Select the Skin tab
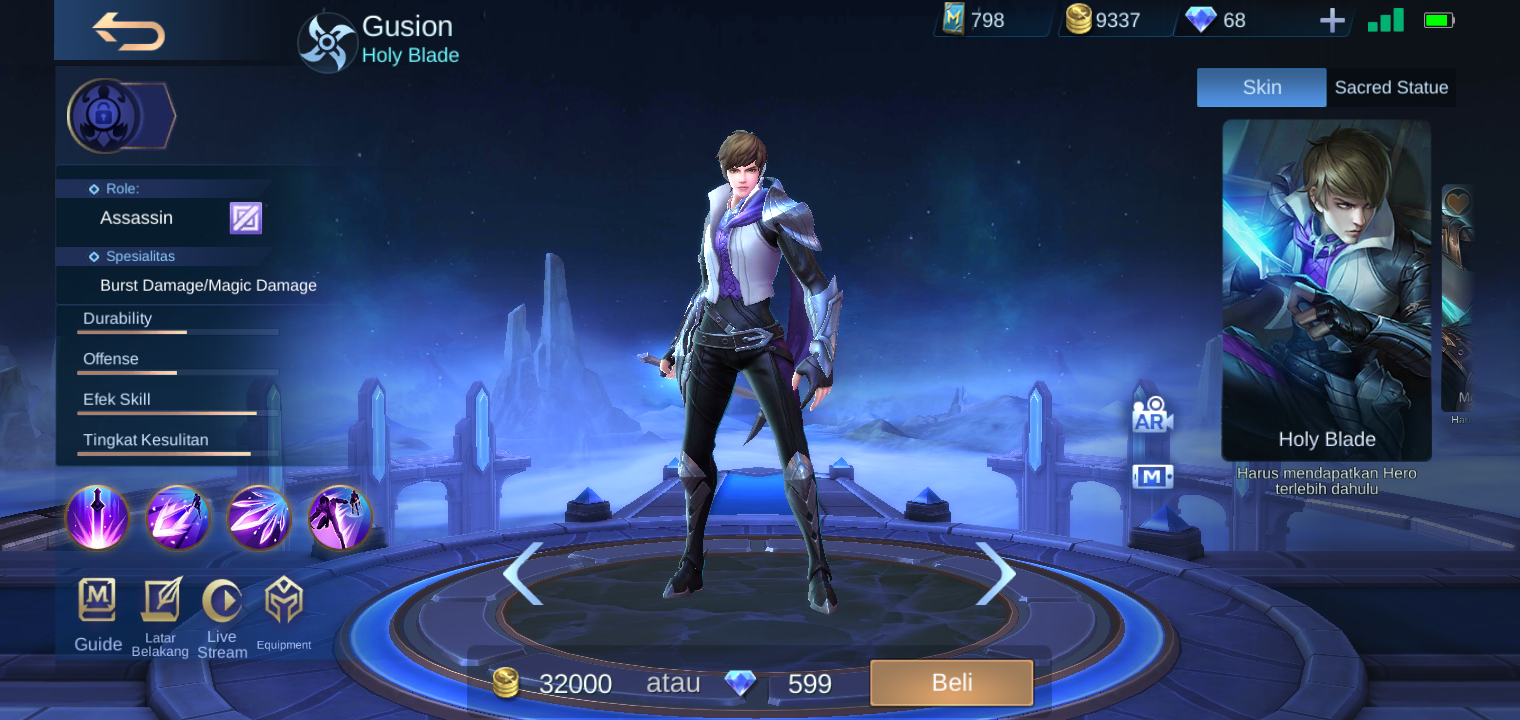This screenshot has width=1520, height=720. pos(1261,87)
